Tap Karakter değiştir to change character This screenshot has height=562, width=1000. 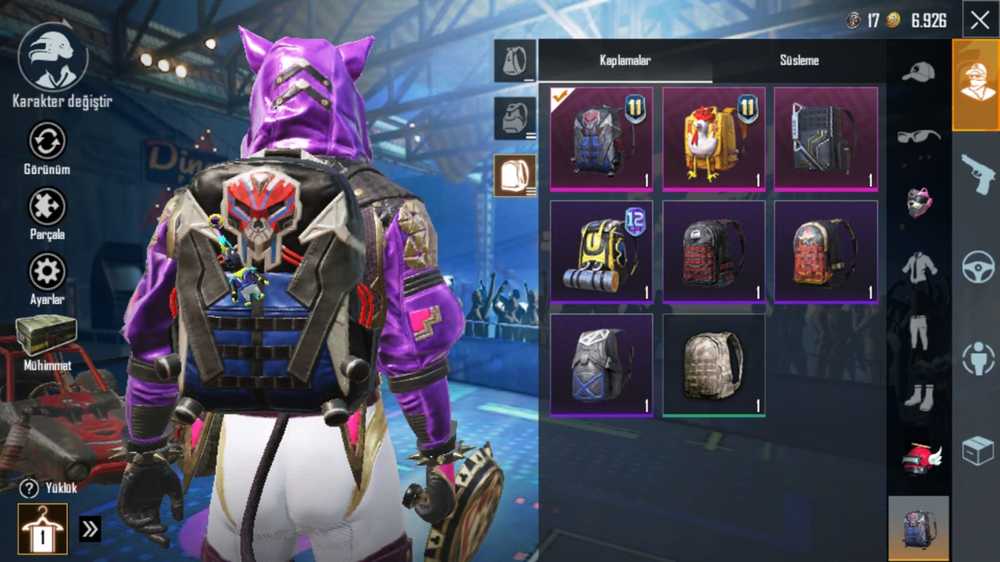click(56, 68)
